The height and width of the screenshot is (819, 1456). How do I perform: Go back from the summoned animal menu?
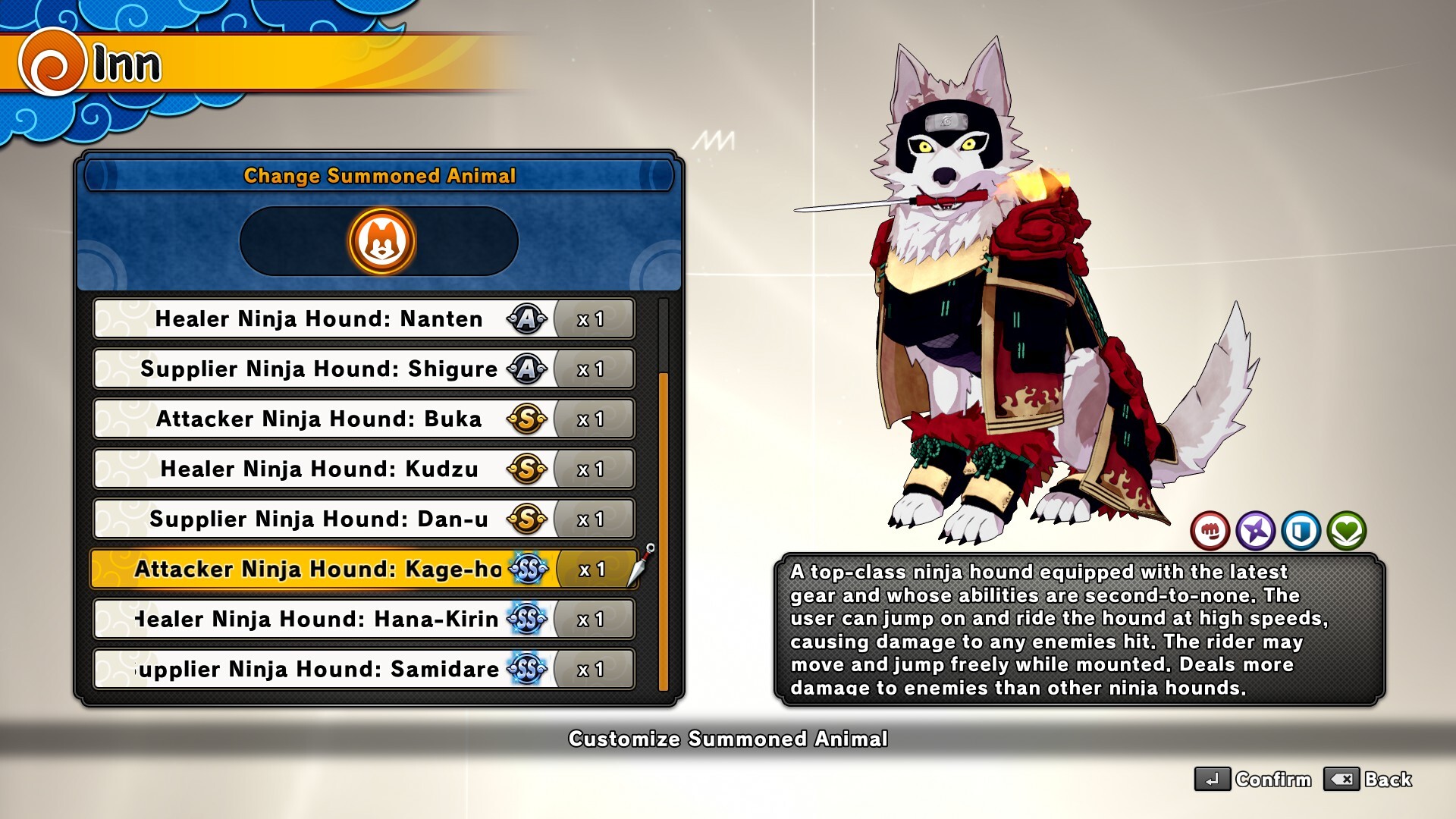1368,780
